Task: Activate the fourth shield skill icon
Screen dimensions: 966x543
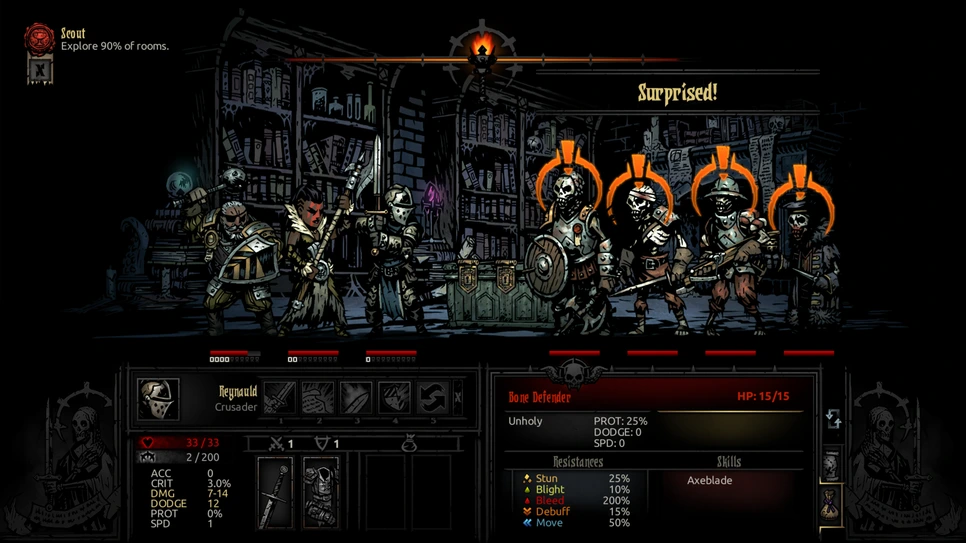Action: pos(394,398)
